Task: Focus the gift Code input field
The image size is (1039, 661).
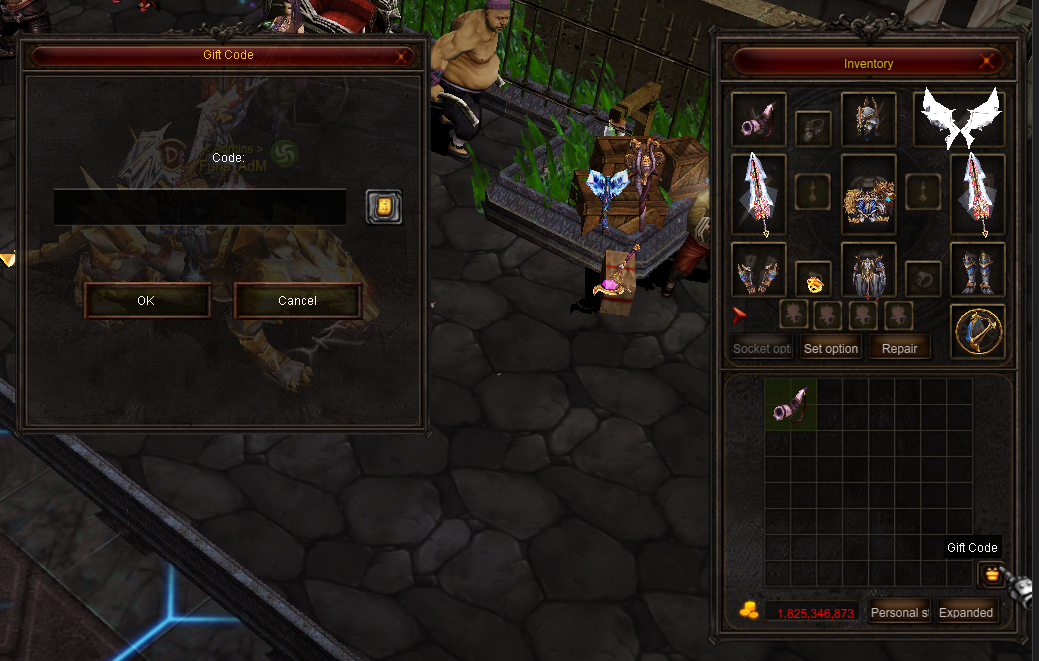Action: coord(200,207)
